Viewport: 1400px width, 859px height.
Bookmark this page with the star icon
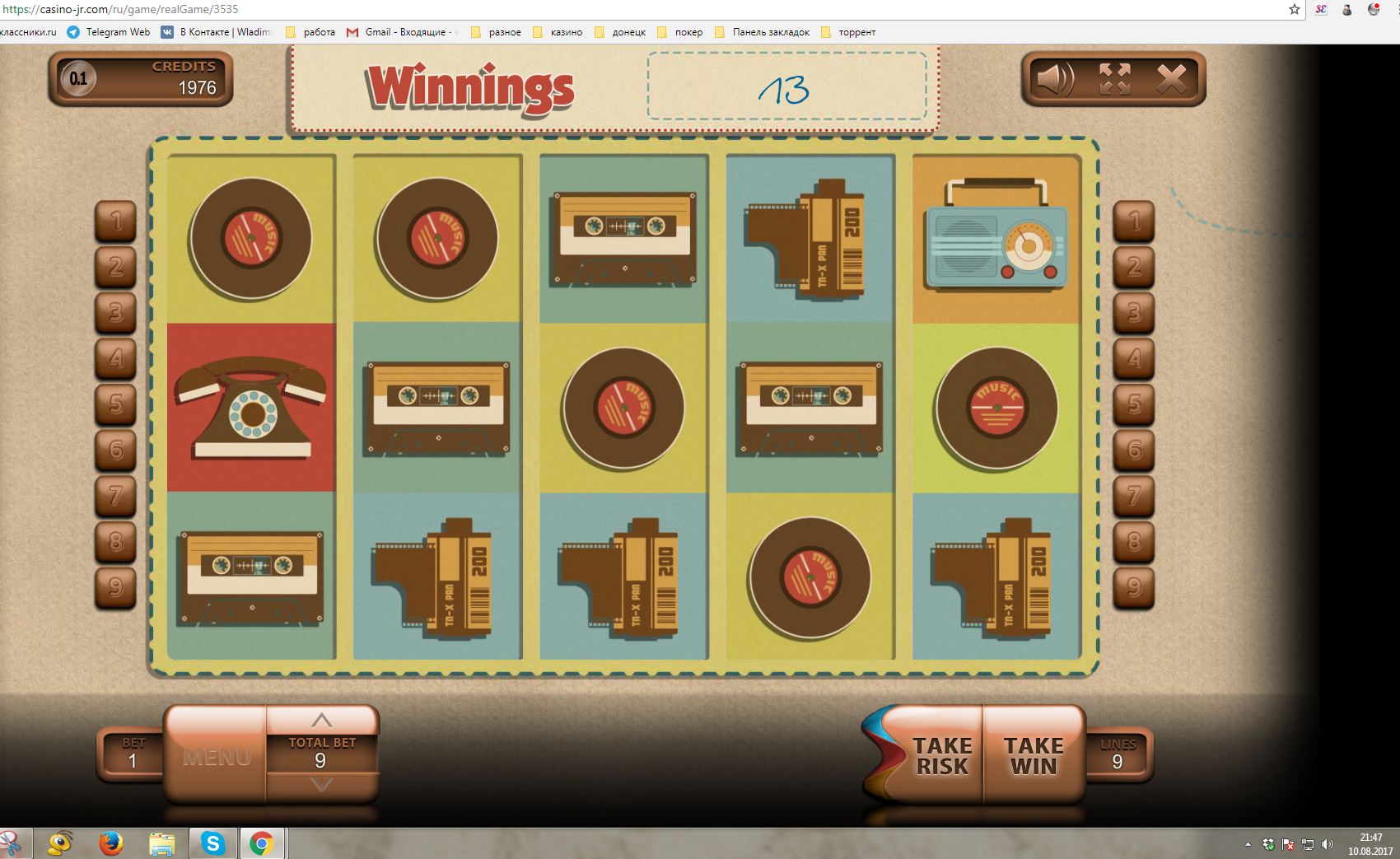point(1295,9)
